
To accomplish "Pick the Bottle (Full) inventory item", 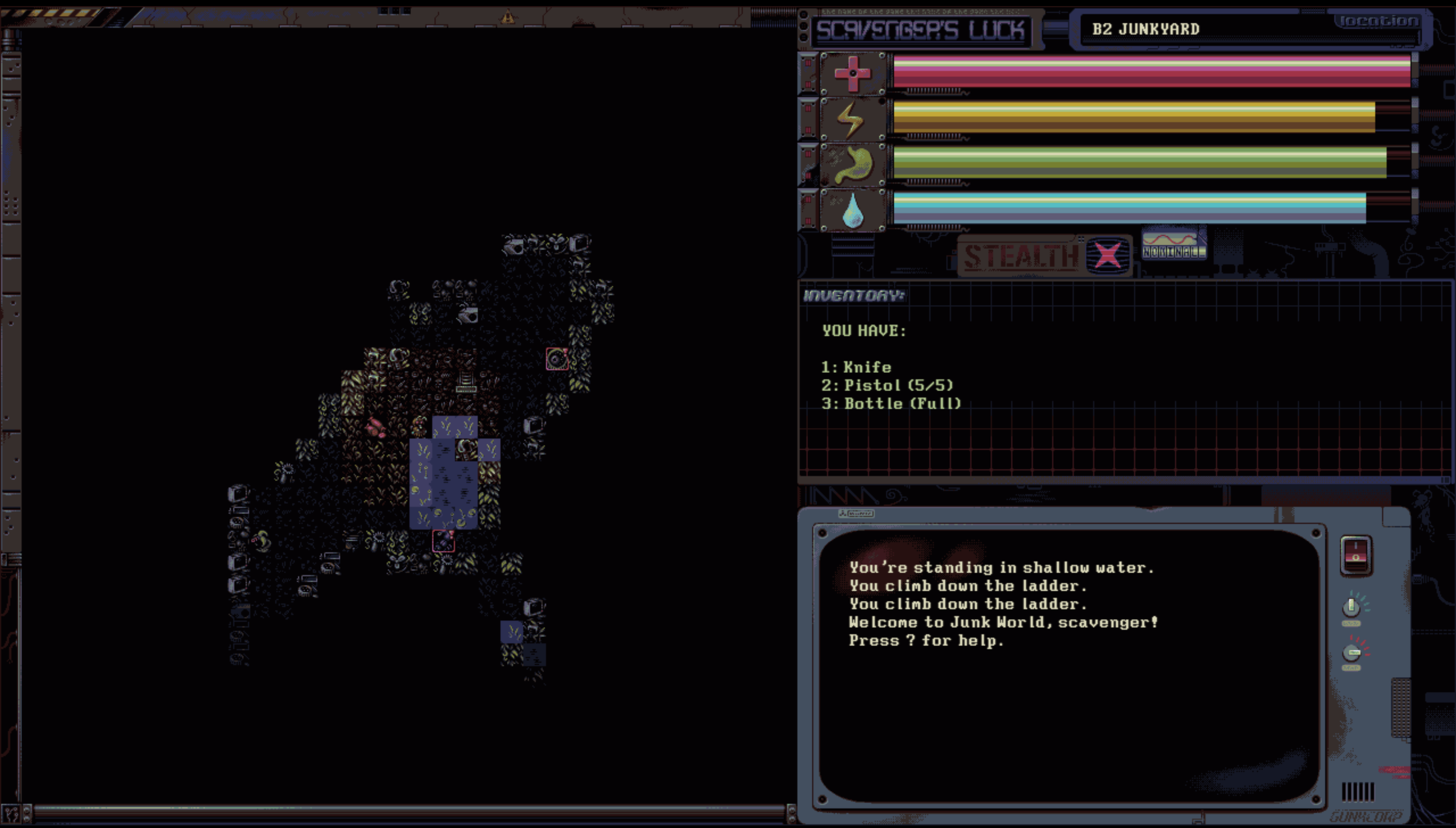I will [x=902, y=404].
